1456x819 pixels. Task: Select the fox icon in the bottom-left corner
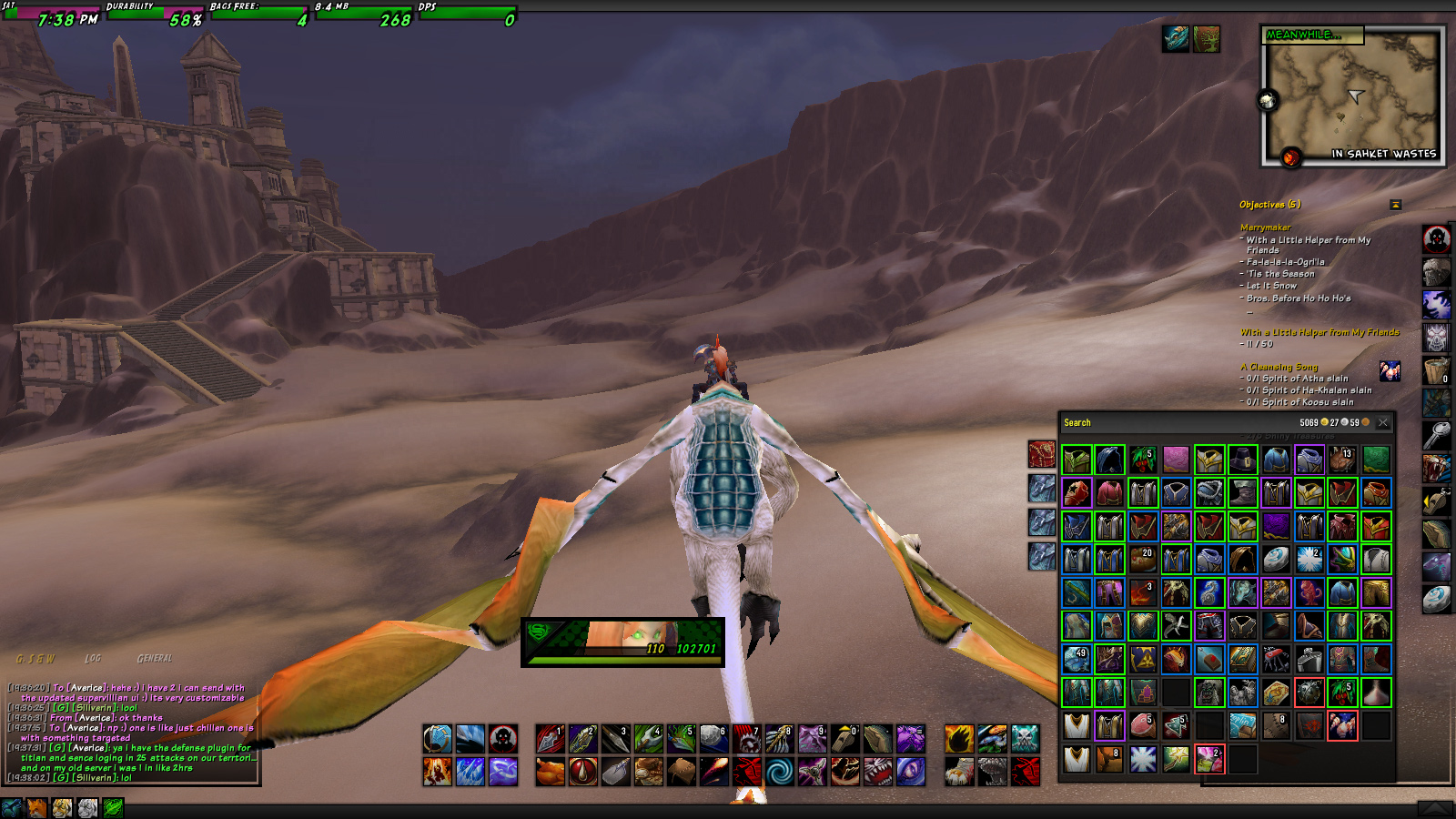(x=36, y=808)
